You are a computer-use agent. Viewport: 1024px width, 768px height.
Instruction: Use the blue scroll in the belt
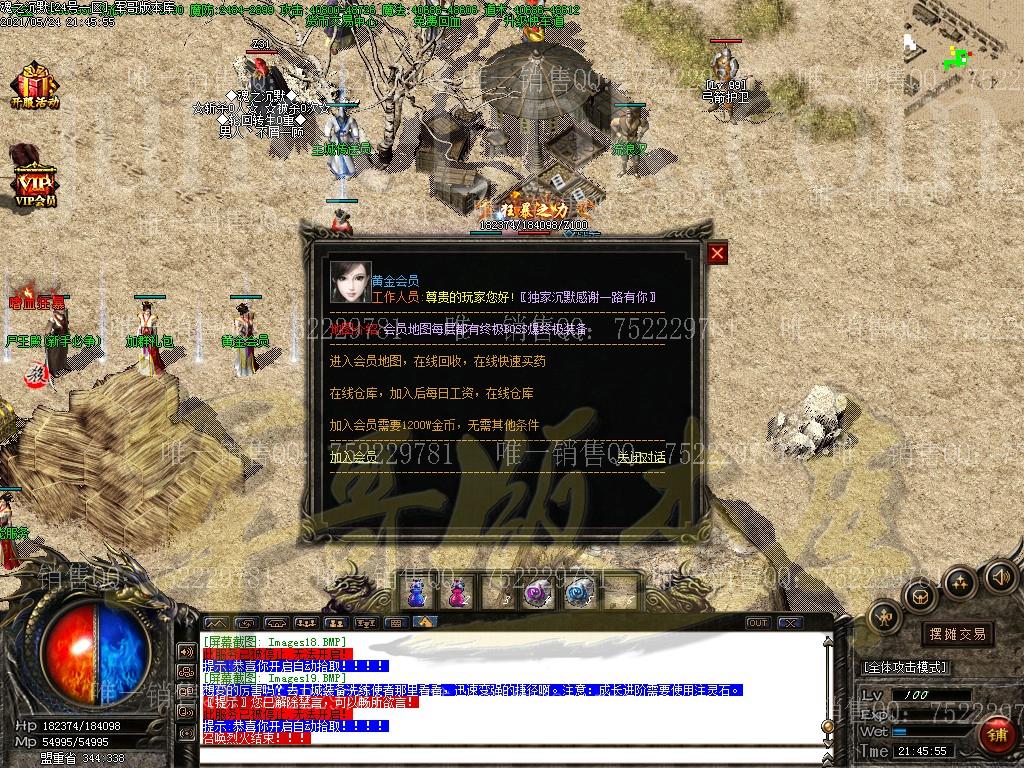(578, 593)
